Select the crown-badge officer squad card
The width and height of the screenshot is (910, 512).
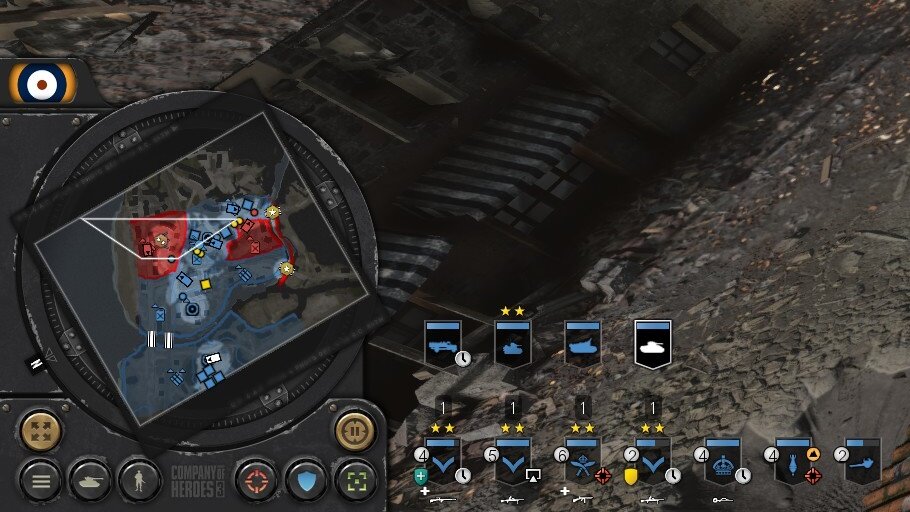click(722, 460)
